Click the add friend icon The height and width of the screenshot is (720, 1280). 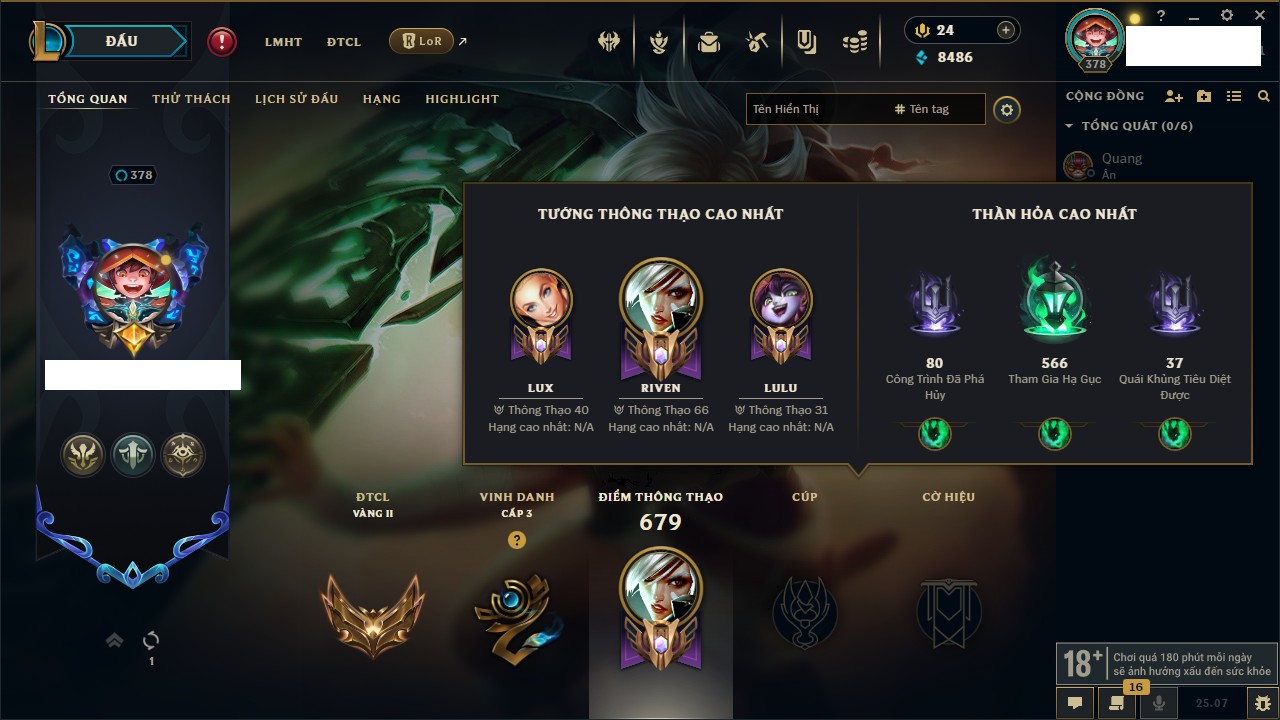coord(1174,96)
